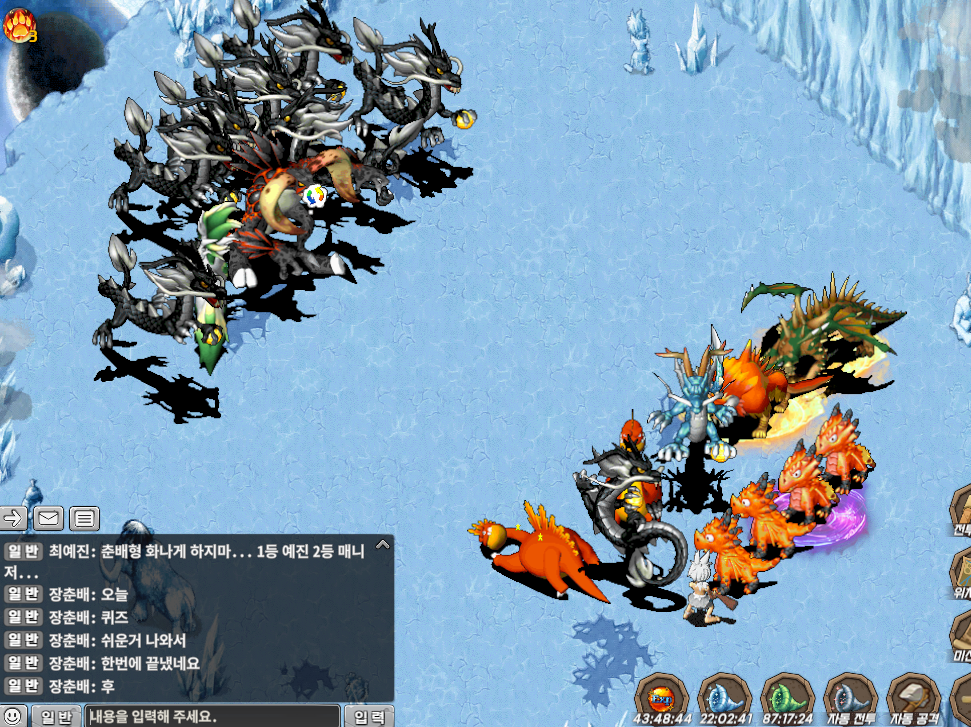
Task: Open the 전투 menu button
Action: pos(961,516)
